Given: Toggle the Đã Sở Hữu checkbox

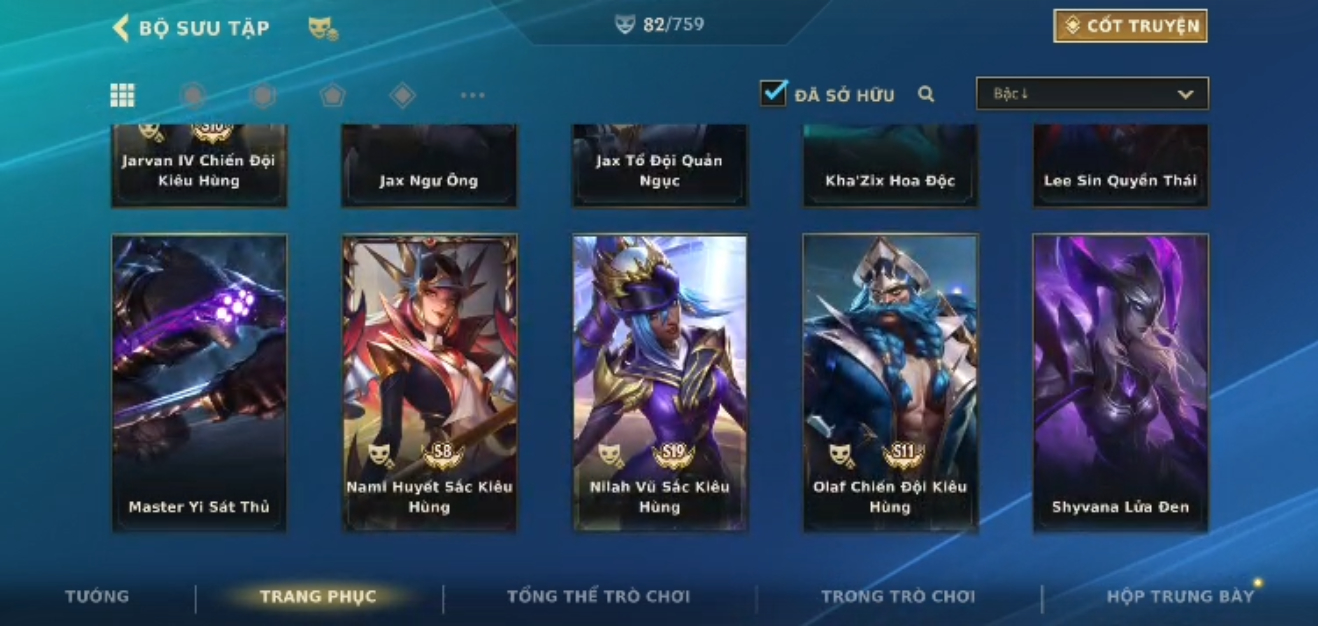Looking at the screenshot, I should click(773, 94).
